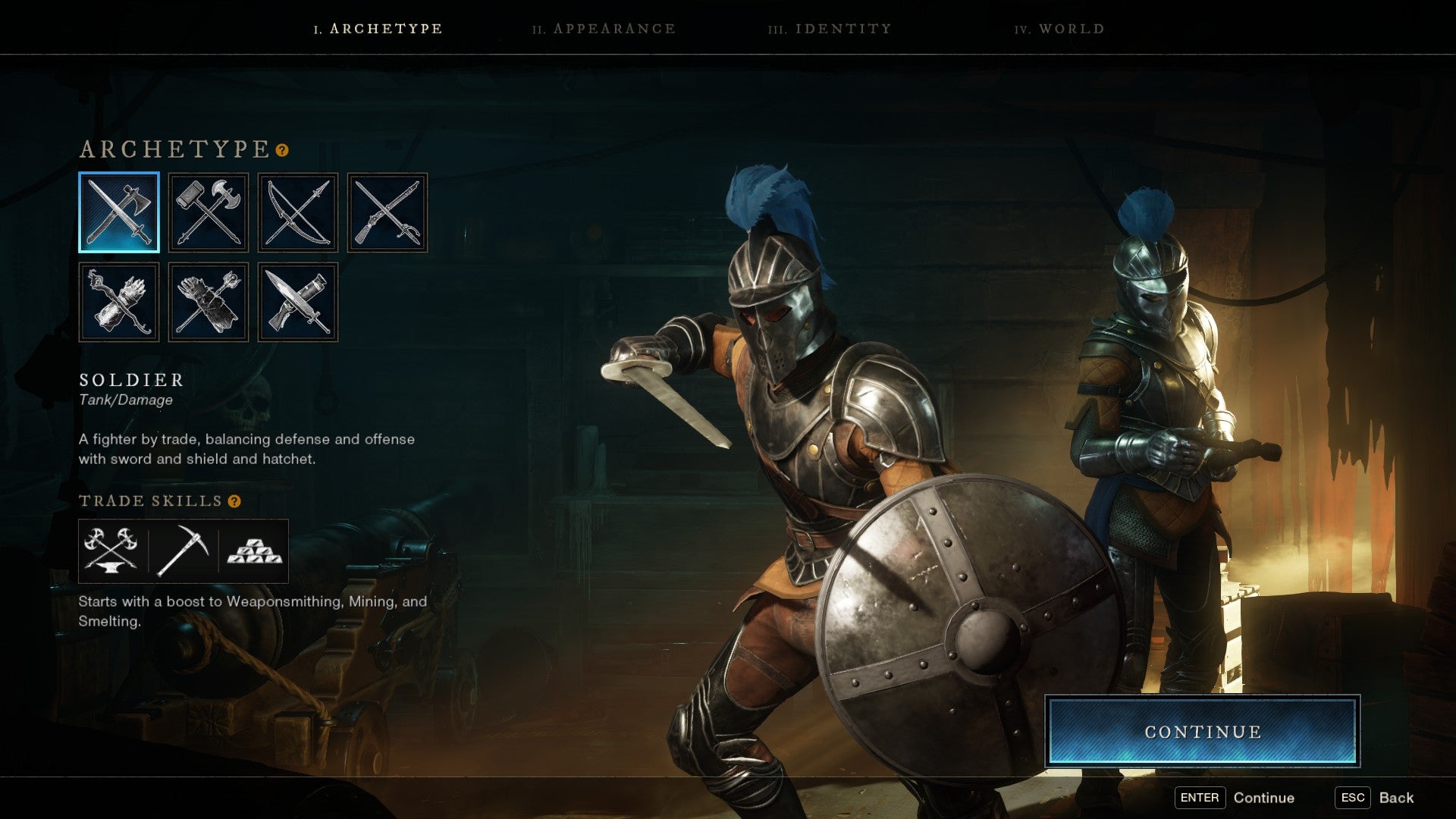
Task: Select the musket and rapier archetype icon
Action: pos(388,212)
